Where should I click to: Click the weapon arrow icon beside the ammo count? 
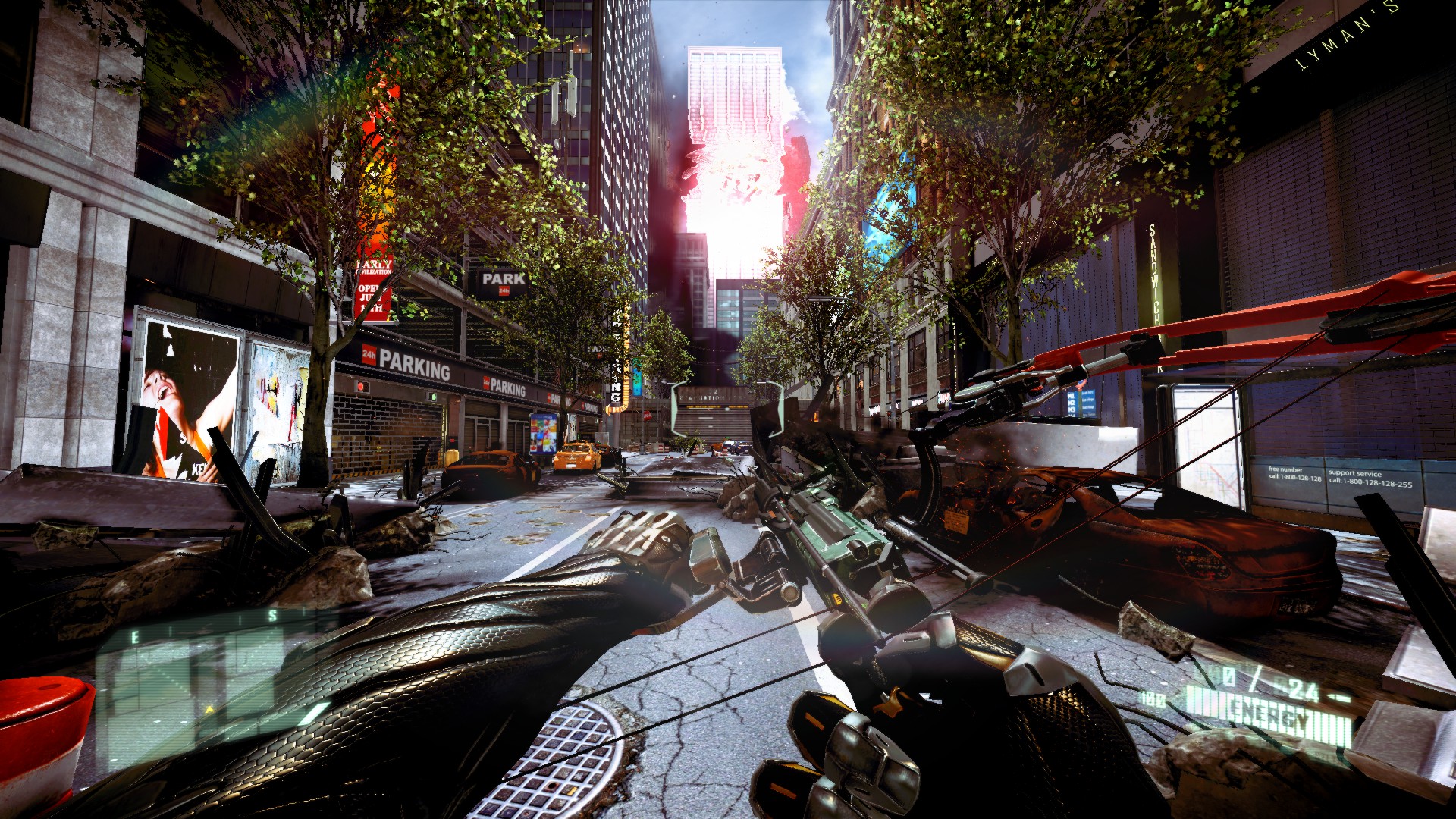(x=1336, y=696)
